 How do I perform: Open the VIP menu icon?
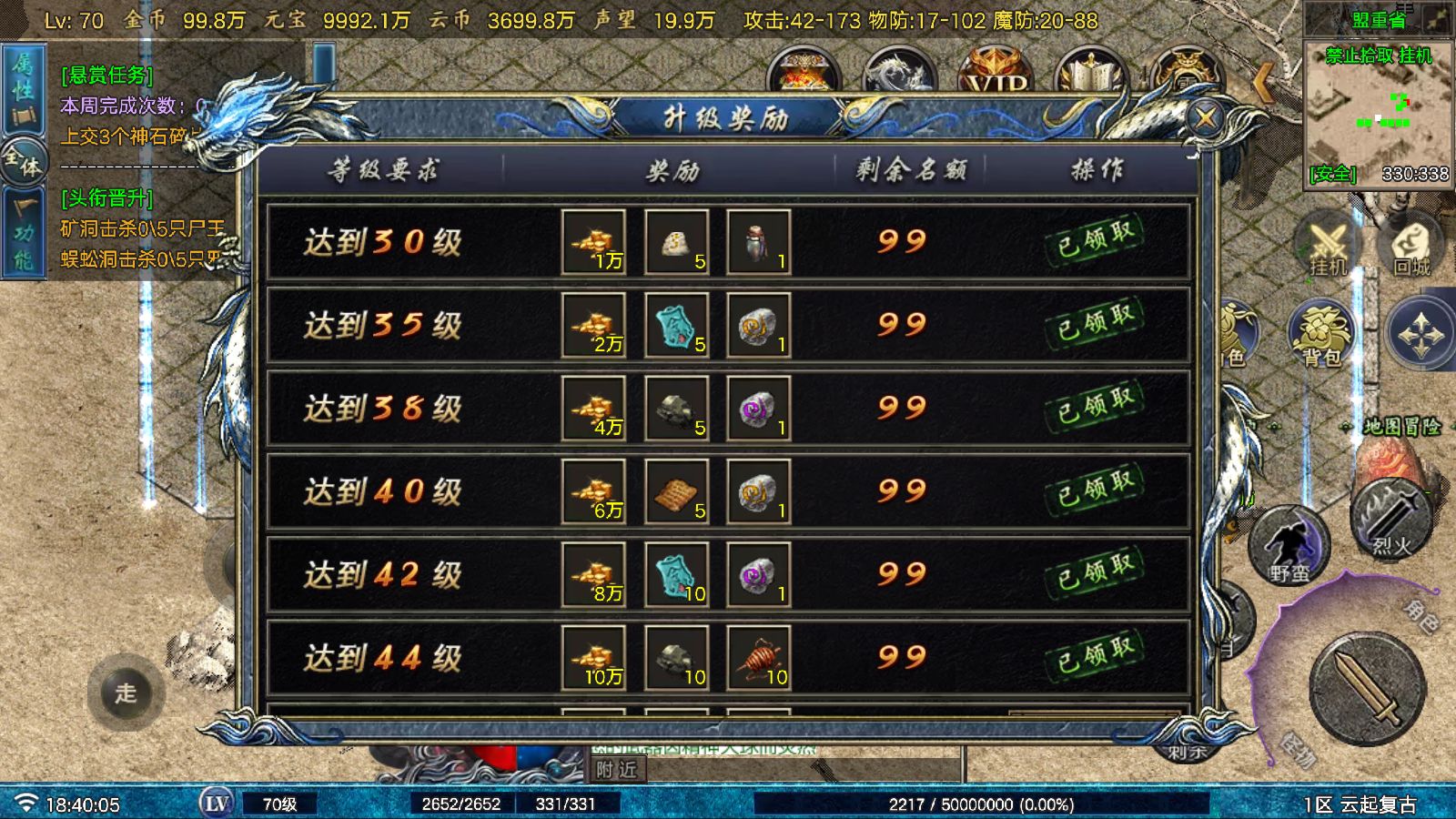[x=996, y=75]
